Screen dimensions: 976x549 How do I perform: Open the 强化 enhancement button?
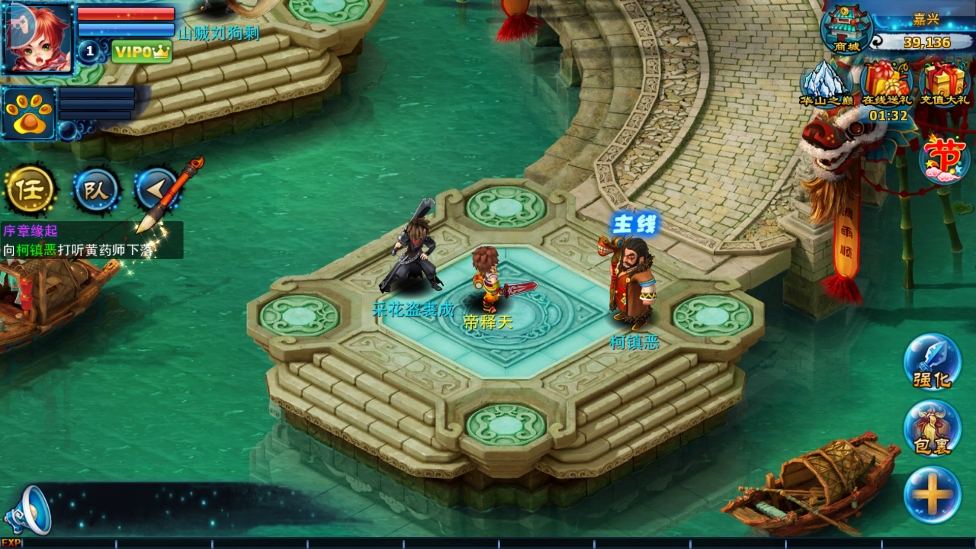tap(932, 362)
